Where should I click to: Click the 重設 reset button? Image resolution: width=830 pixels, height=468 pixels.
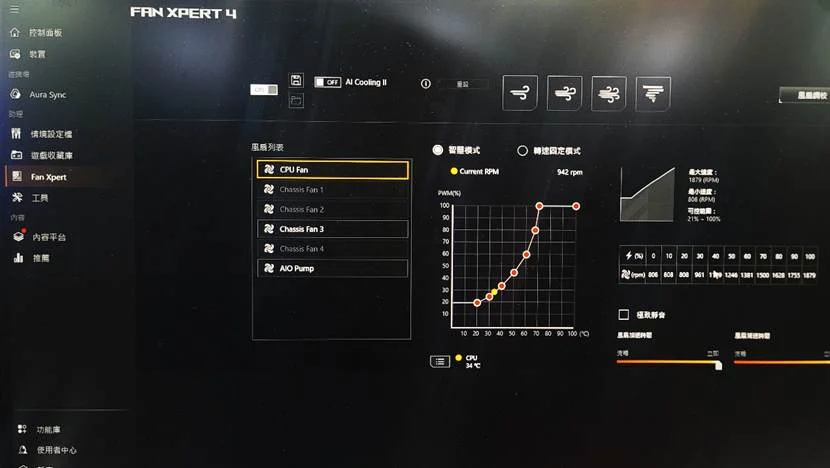pos(462,84)
